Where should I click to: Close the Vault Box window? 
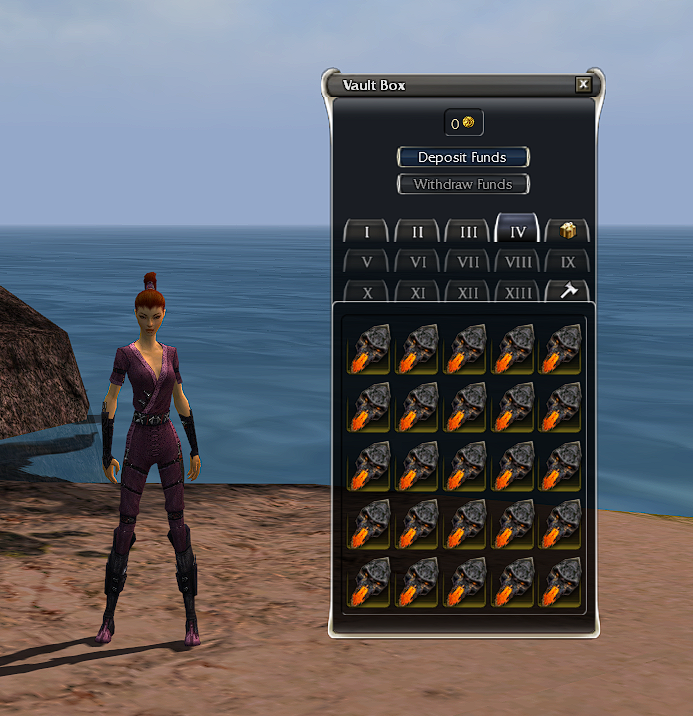[583, 85]
